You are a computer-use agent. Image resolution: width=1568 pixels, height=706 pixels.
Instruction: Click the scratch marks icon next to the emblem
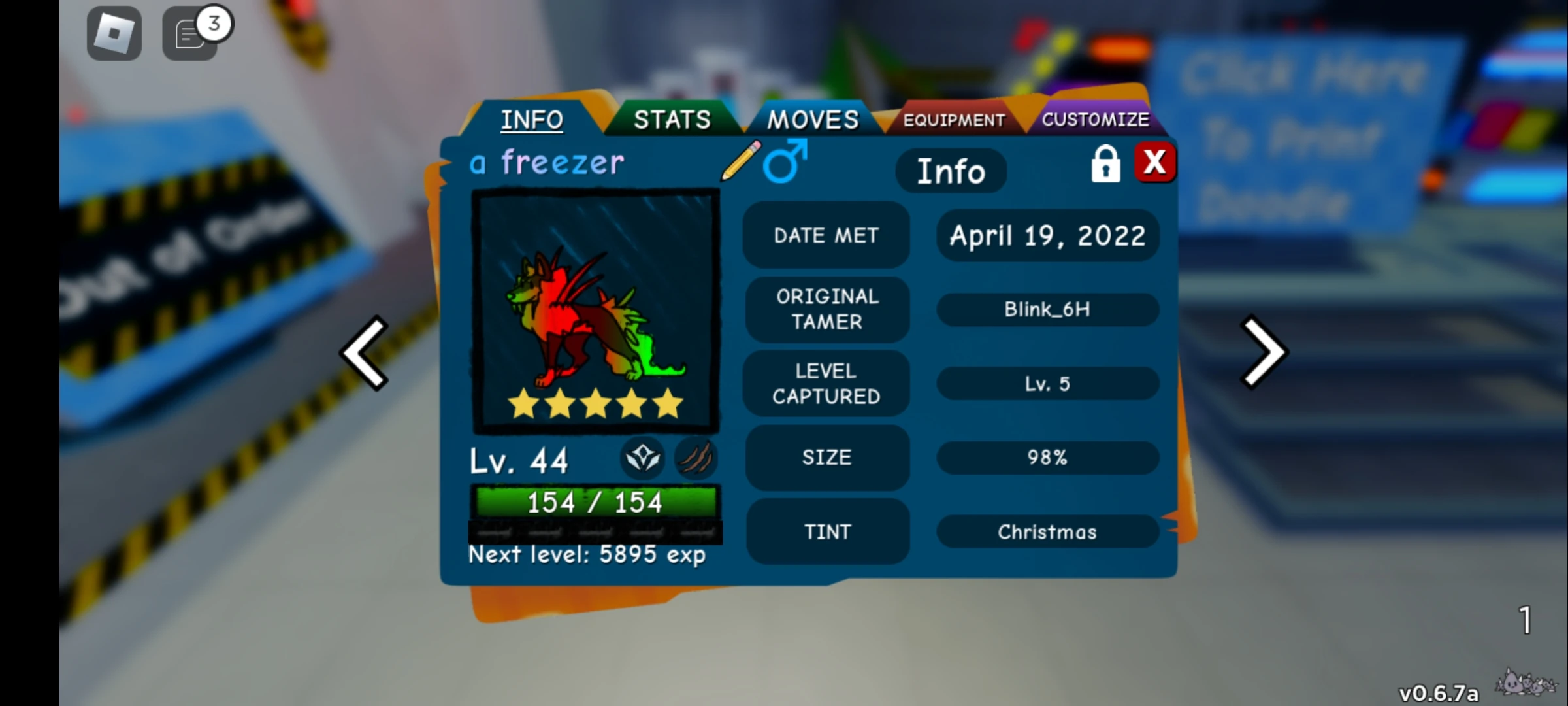[x=695, y=460]
